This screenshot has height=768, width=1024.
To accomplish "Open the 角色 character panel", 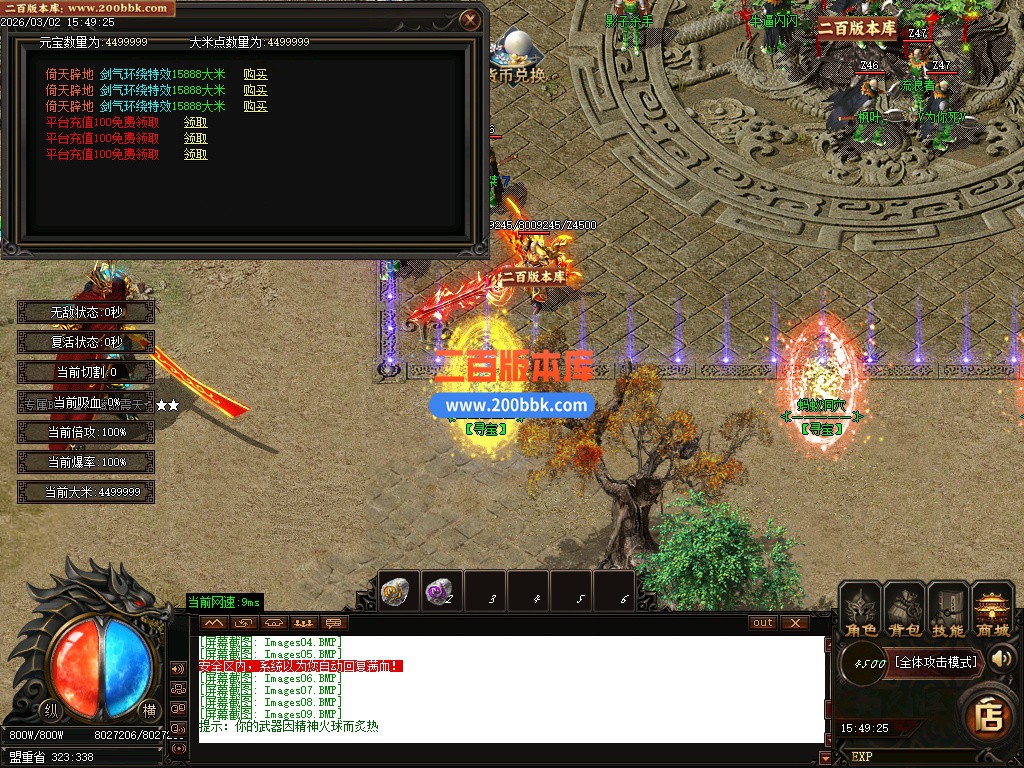I will click(861, 610).
